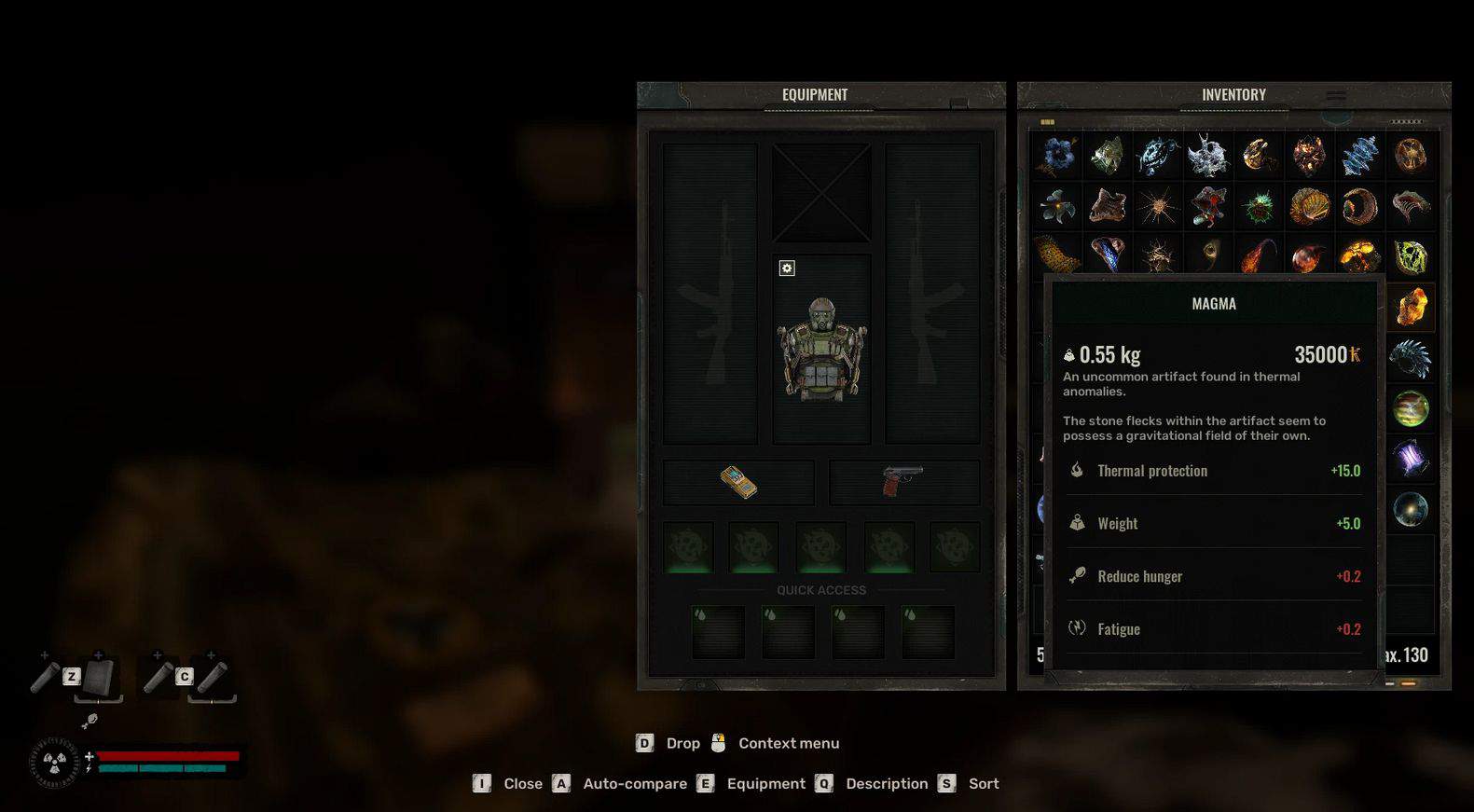The width and height of the screenshot is (1474, 812).
Task: Pick the blue flower artifact in inventory
Action: pos(1057,156)
